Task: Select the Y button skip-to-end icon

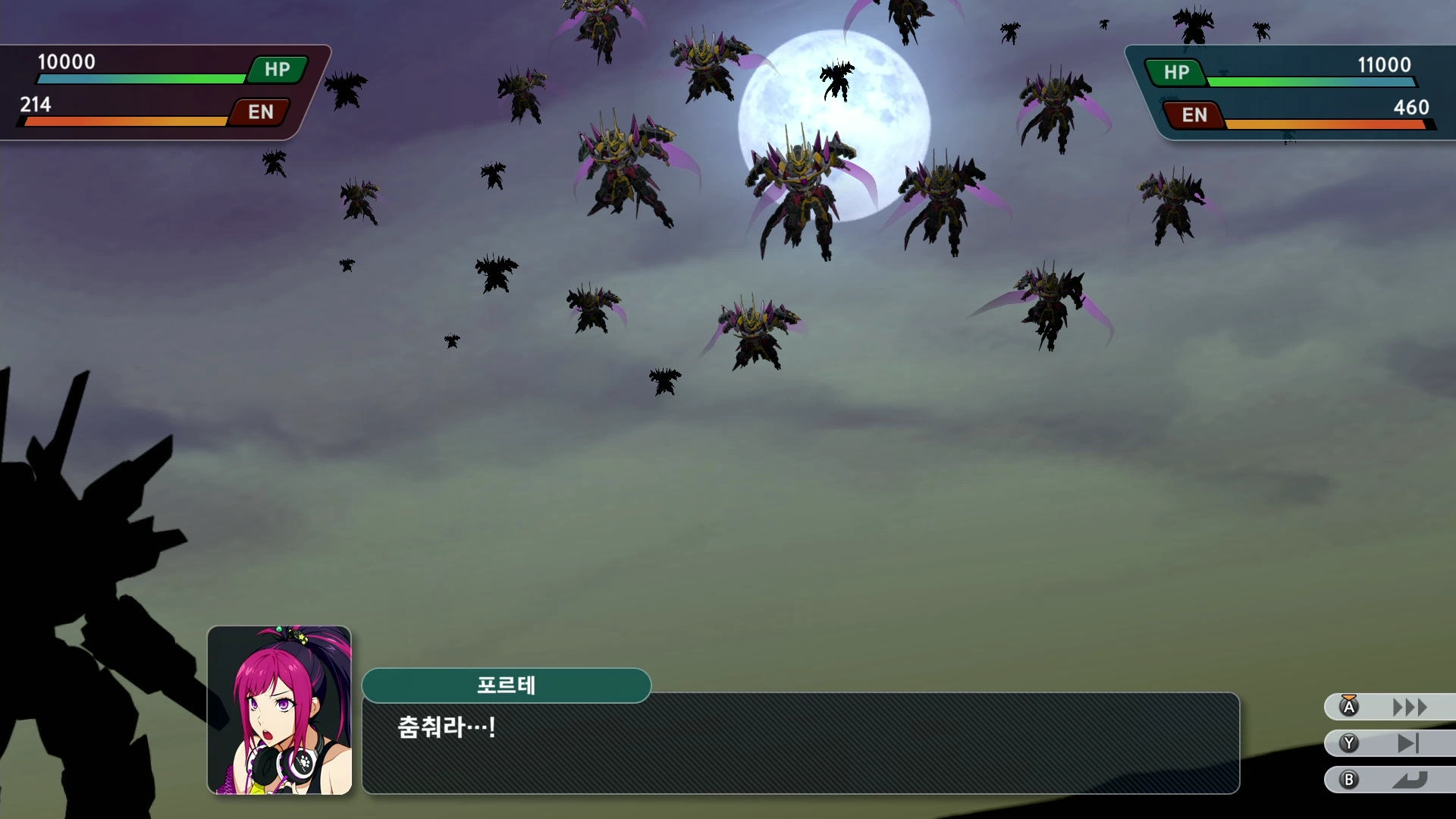Action: [x=1349, y=744]
